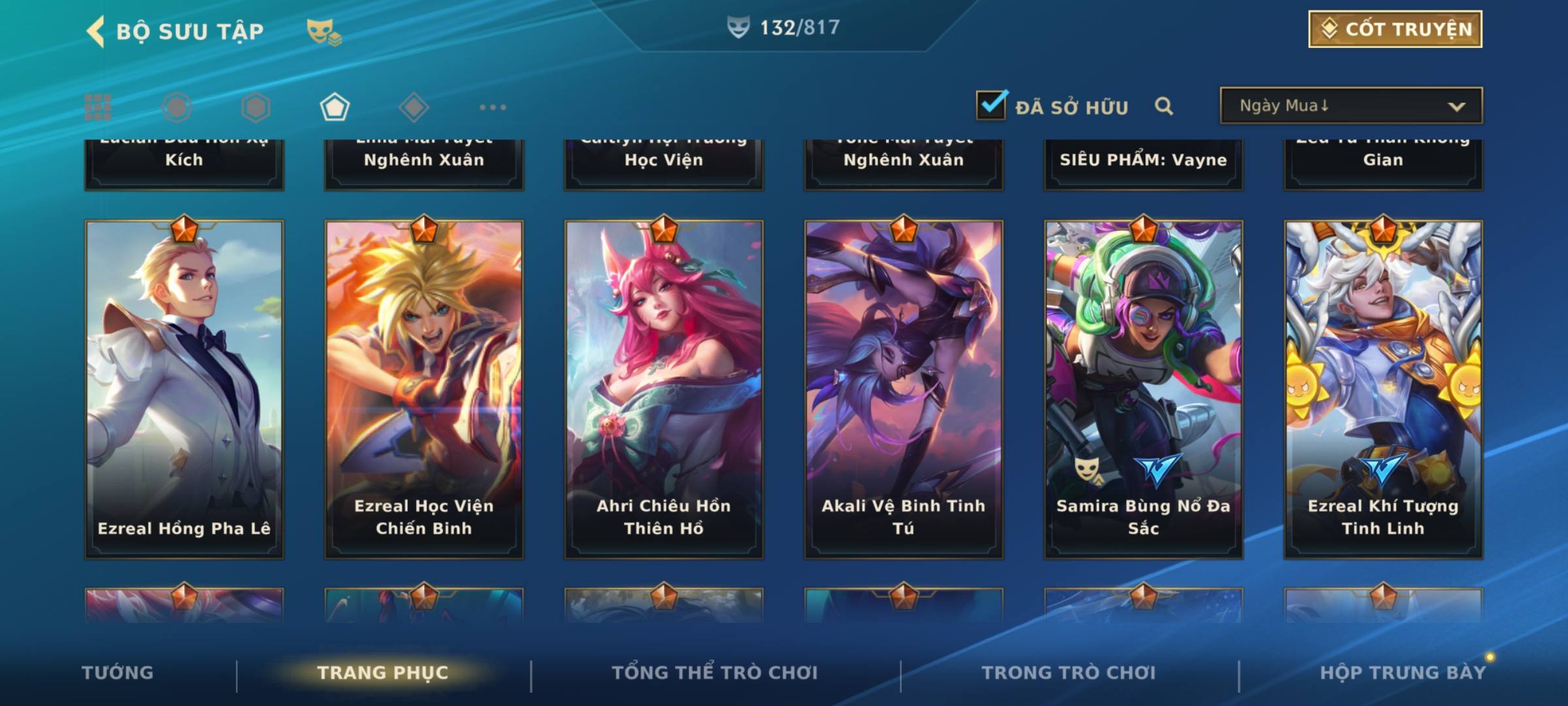Show more filters via three dots
The width and height of the screenshot is (1568, 706).
click(x=493, y=107)
